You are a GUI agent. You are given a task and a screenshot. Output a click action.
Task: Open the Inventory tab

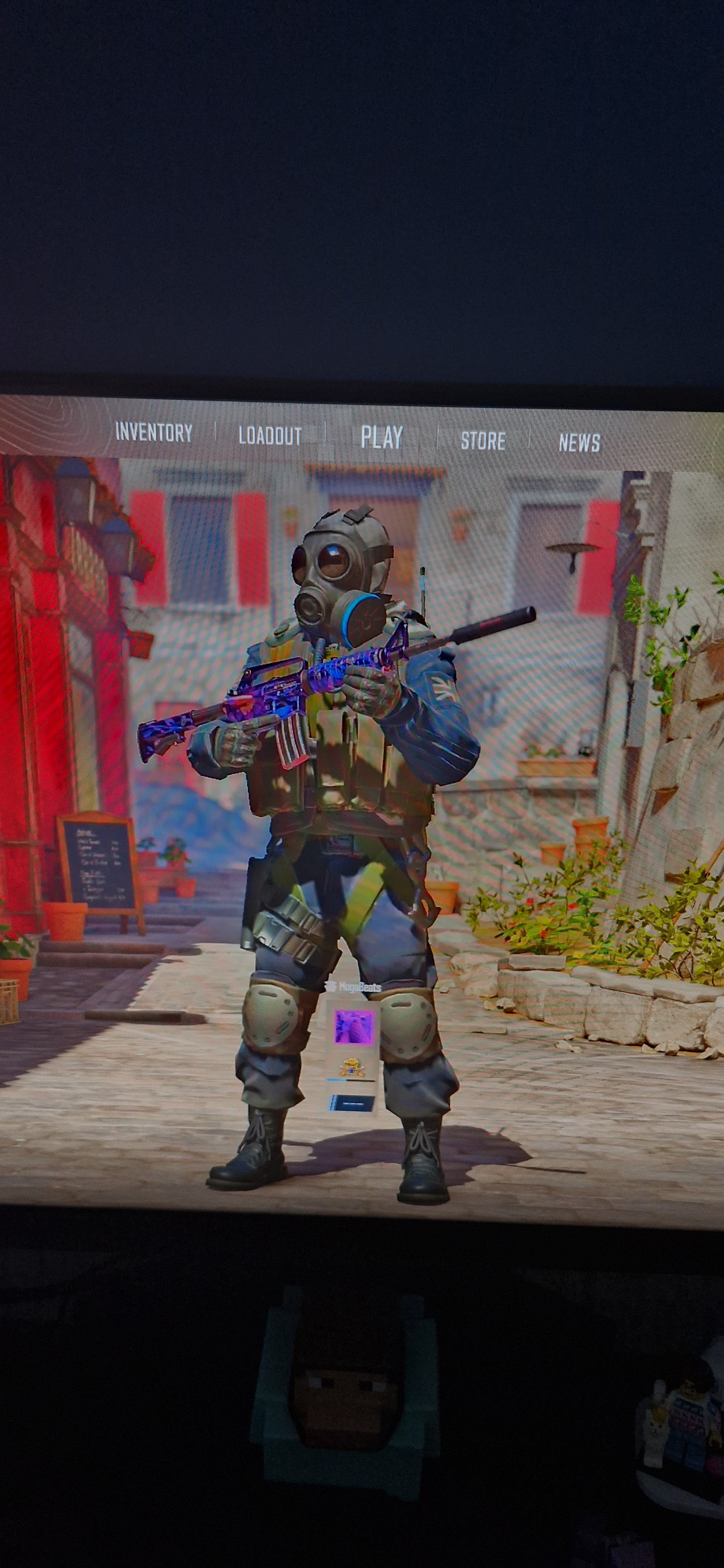[154, 432]
